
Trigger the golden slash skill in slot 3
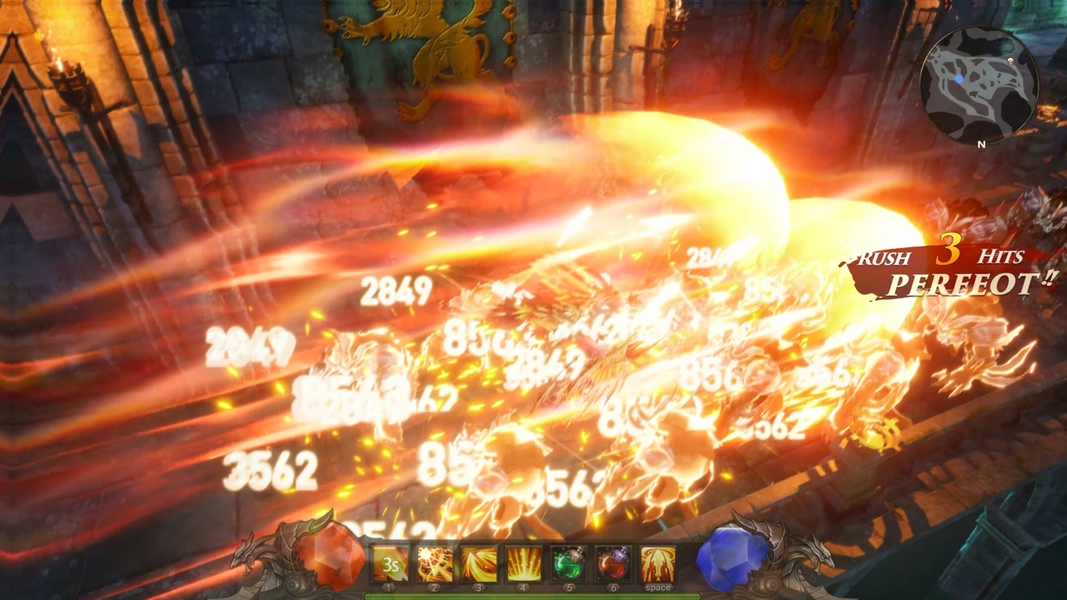pyautogui.click(x=480, y=564)
